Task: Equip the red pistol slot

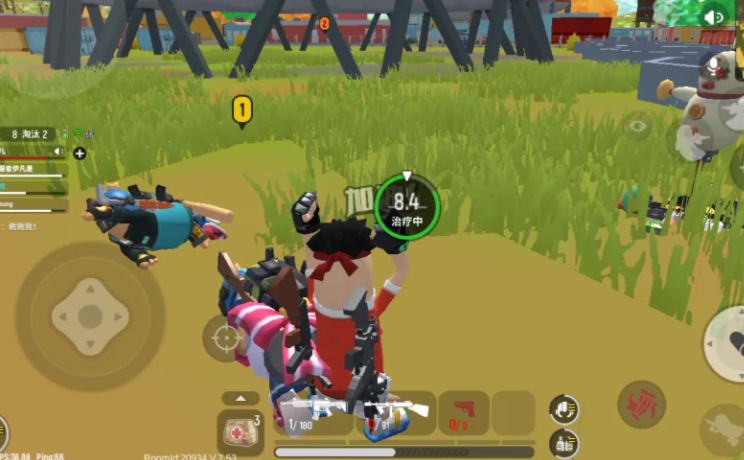Action: coord(463,411)
